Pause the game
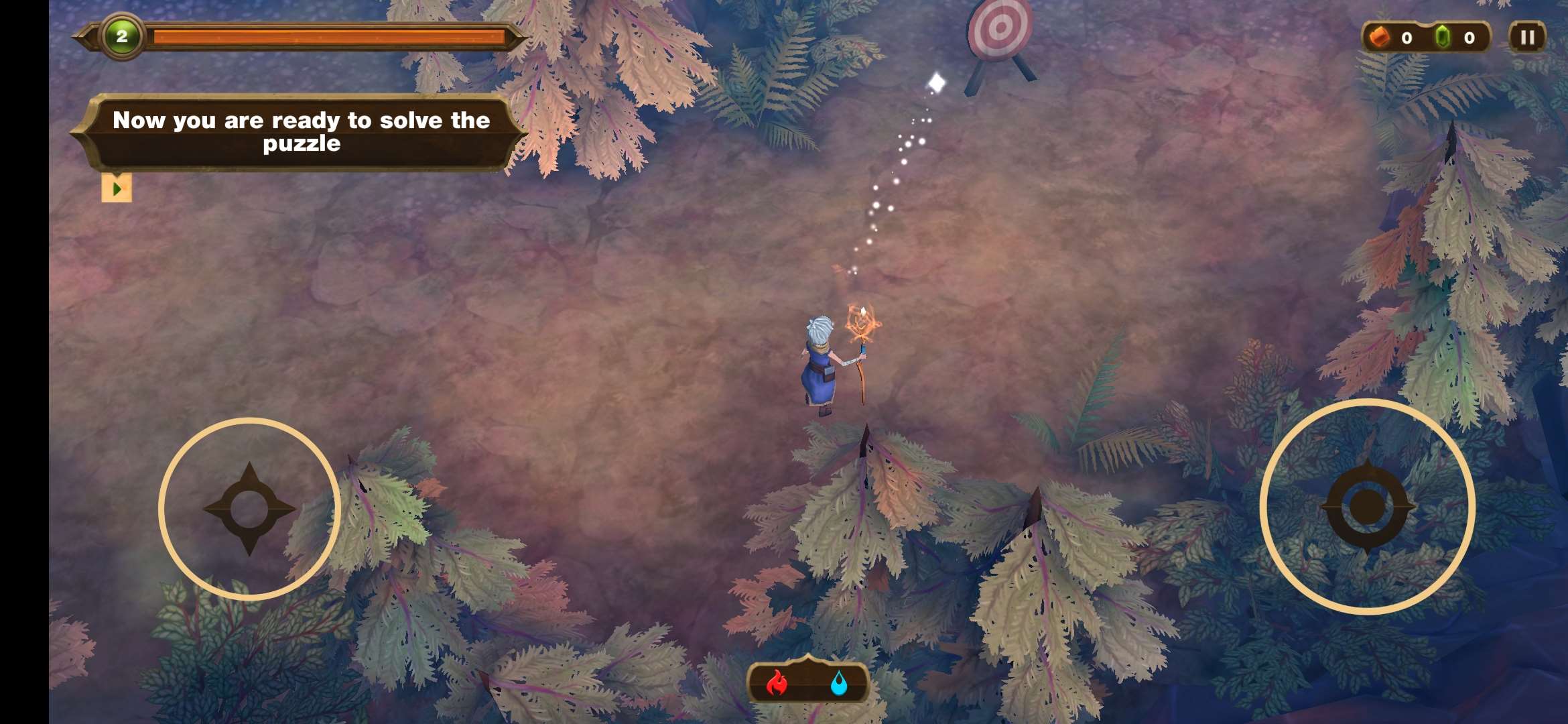The width and height of the screenshot is (1568, 724). tap(1527, 37)
